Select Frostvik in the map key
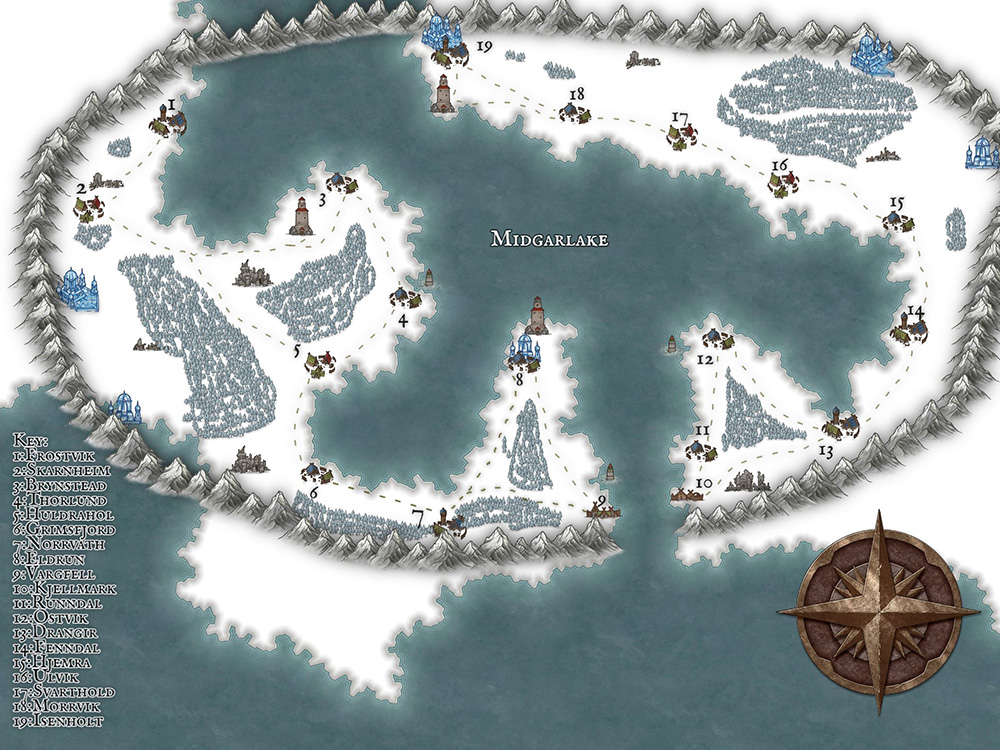Image resolution: width=1000 pixels, height=750 pixels. tap(60, 454)
